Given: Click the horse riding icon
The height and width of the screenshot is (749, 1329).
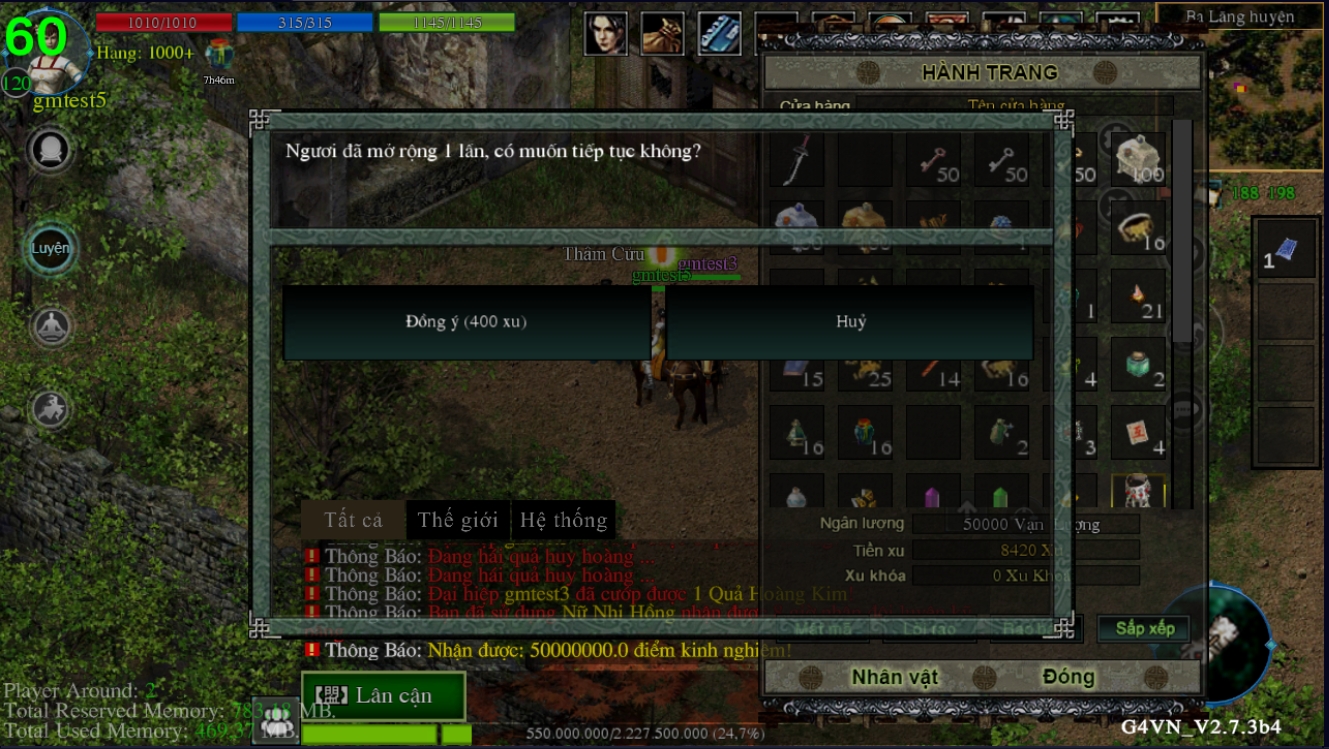Looking at the screenshot, I should click(x=50, y=408).
